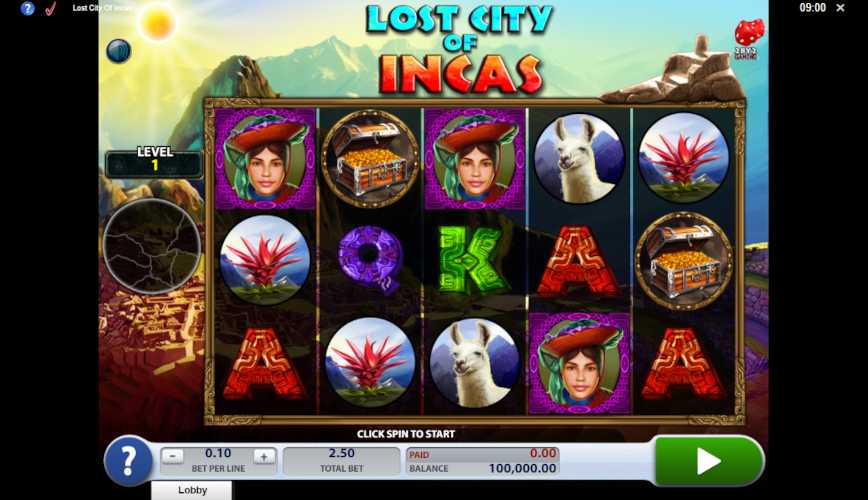Start a spin with the green arrow button
This screenshot has height=500, width=868.
pyautogui.click(x=708, y=460)
